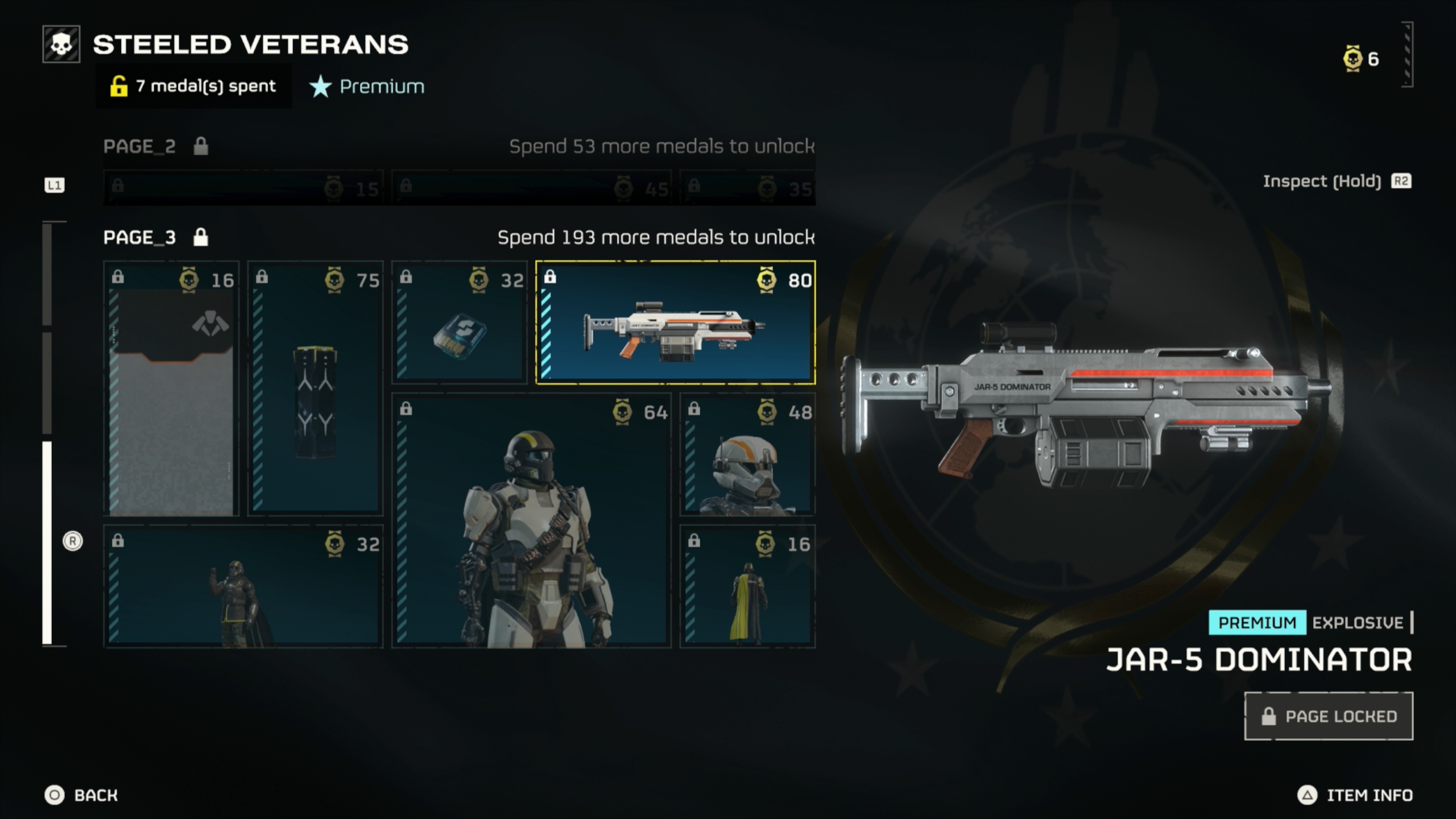
Task: Open the grey player card tile for 16 medals
Action: click(171, 388)
